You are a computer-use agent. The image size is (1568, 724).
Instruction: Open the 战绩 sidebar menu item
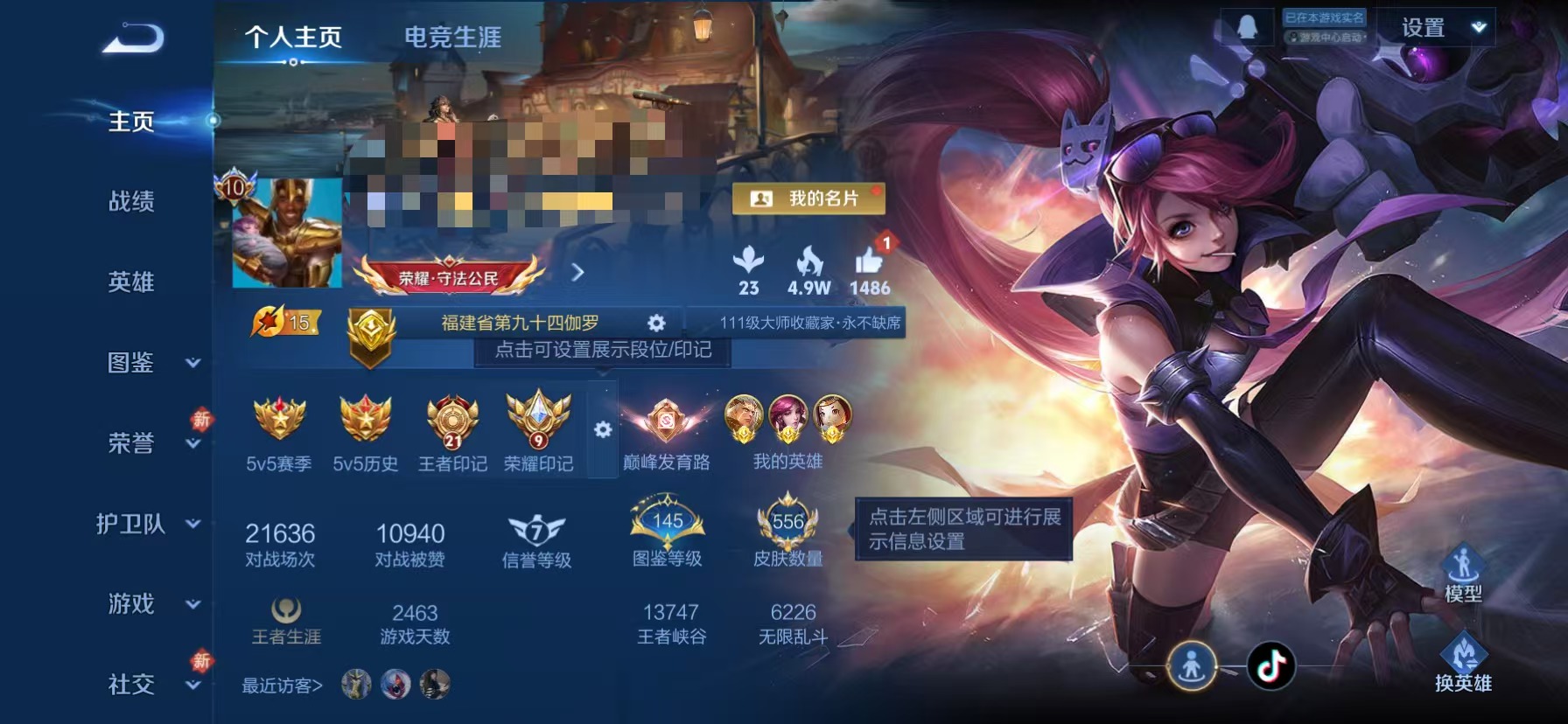tap(132, 202)
